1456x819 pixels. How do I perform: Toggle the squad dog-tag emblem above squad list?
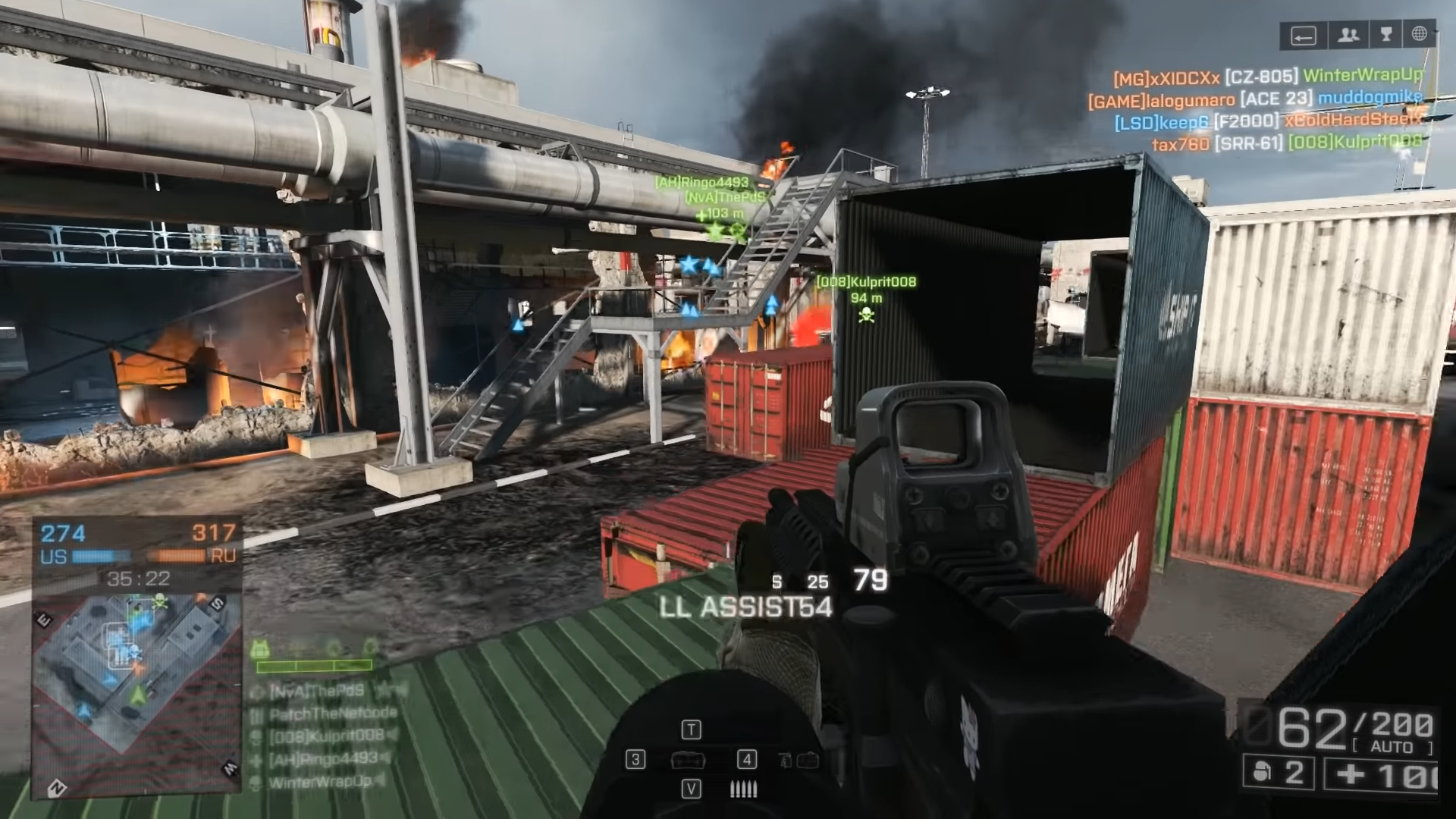coord(259,649)
